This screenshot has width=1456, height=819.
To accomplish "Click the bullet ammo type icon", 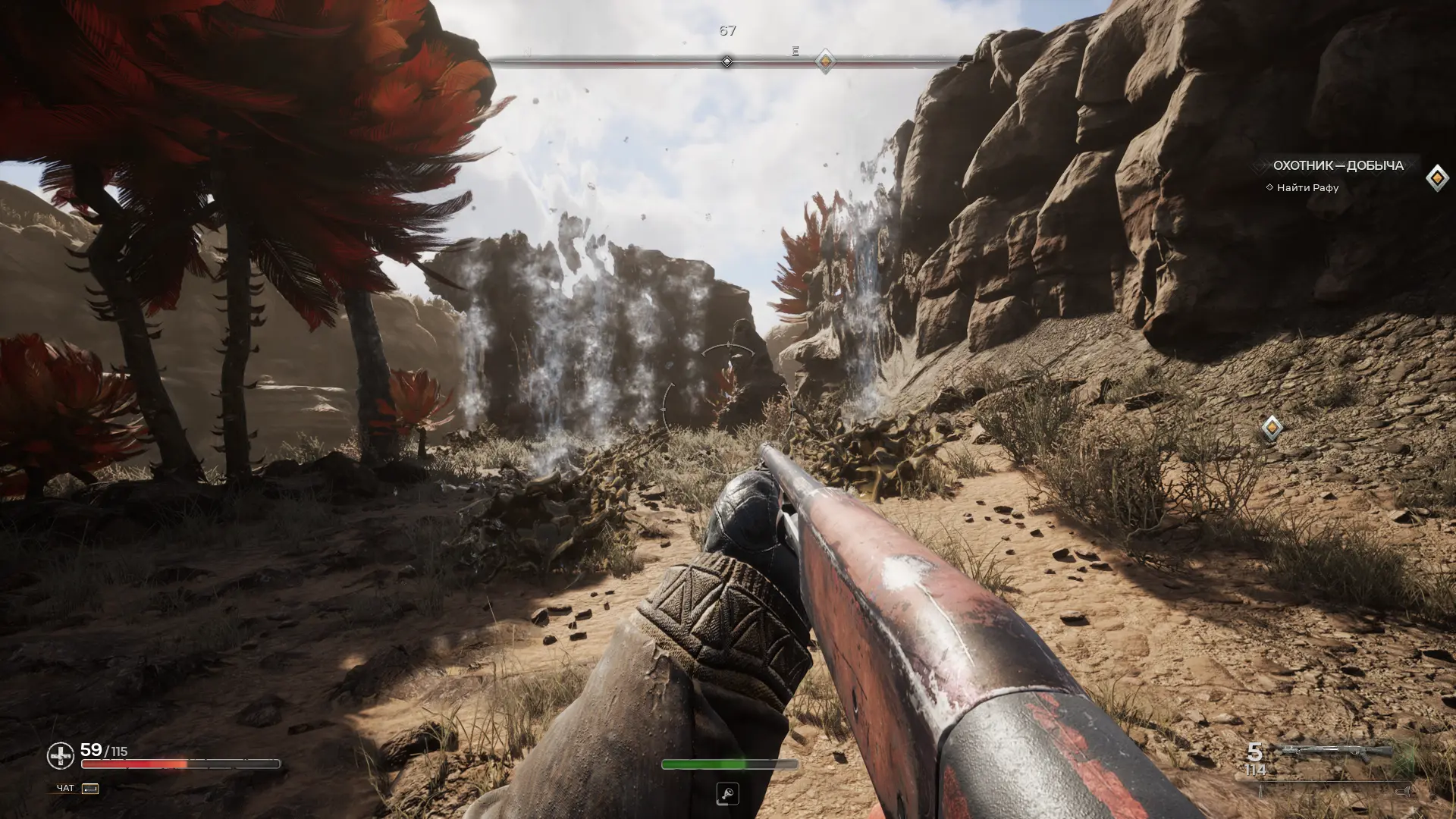I will point(1261,791).
